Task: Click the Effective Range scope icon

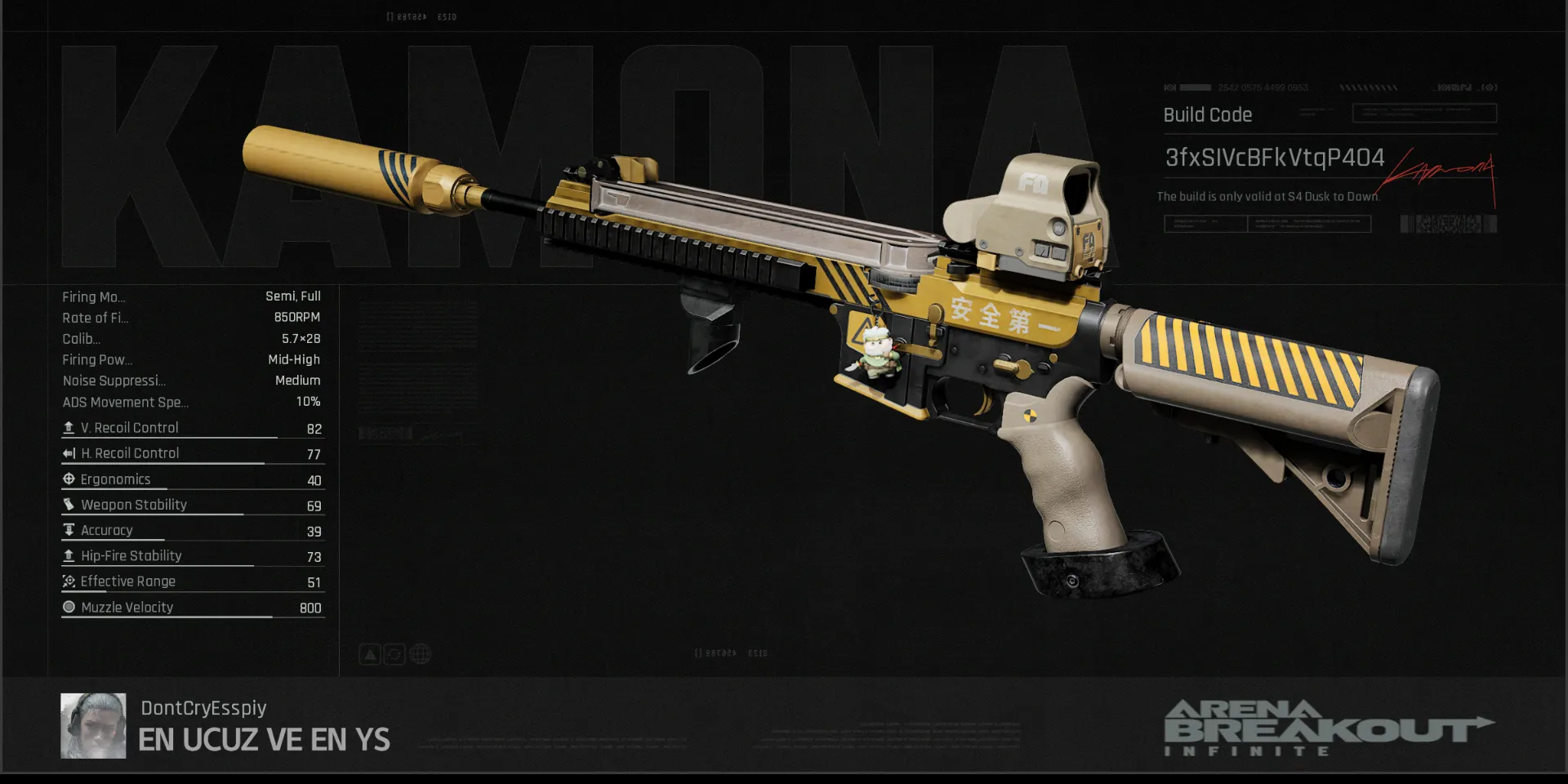Action: click(68, 581)
